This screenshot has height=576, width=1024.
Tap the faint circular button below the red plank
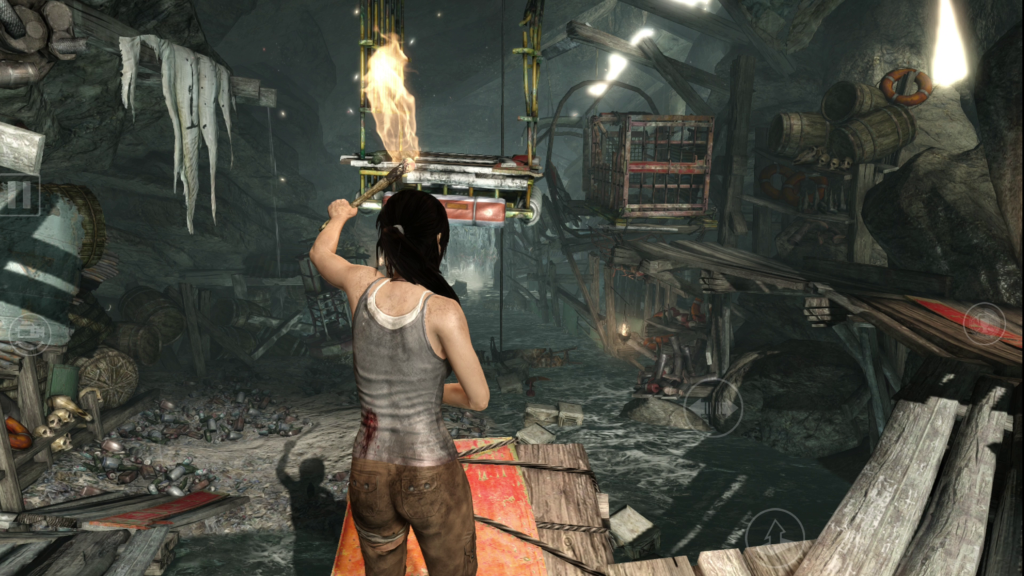(984, 324)
